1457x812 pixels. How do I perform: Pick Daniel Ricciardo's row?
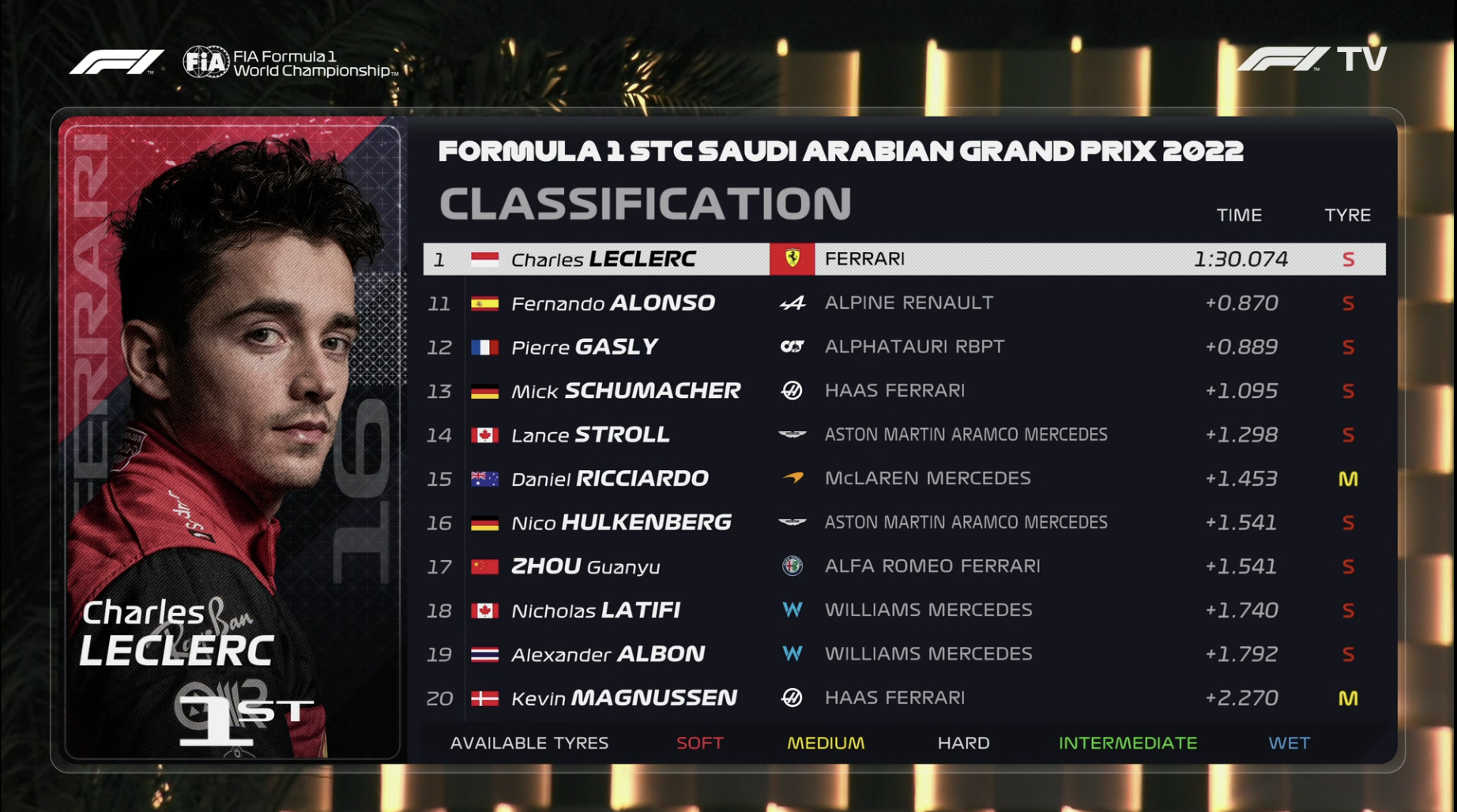coord(903,479)
